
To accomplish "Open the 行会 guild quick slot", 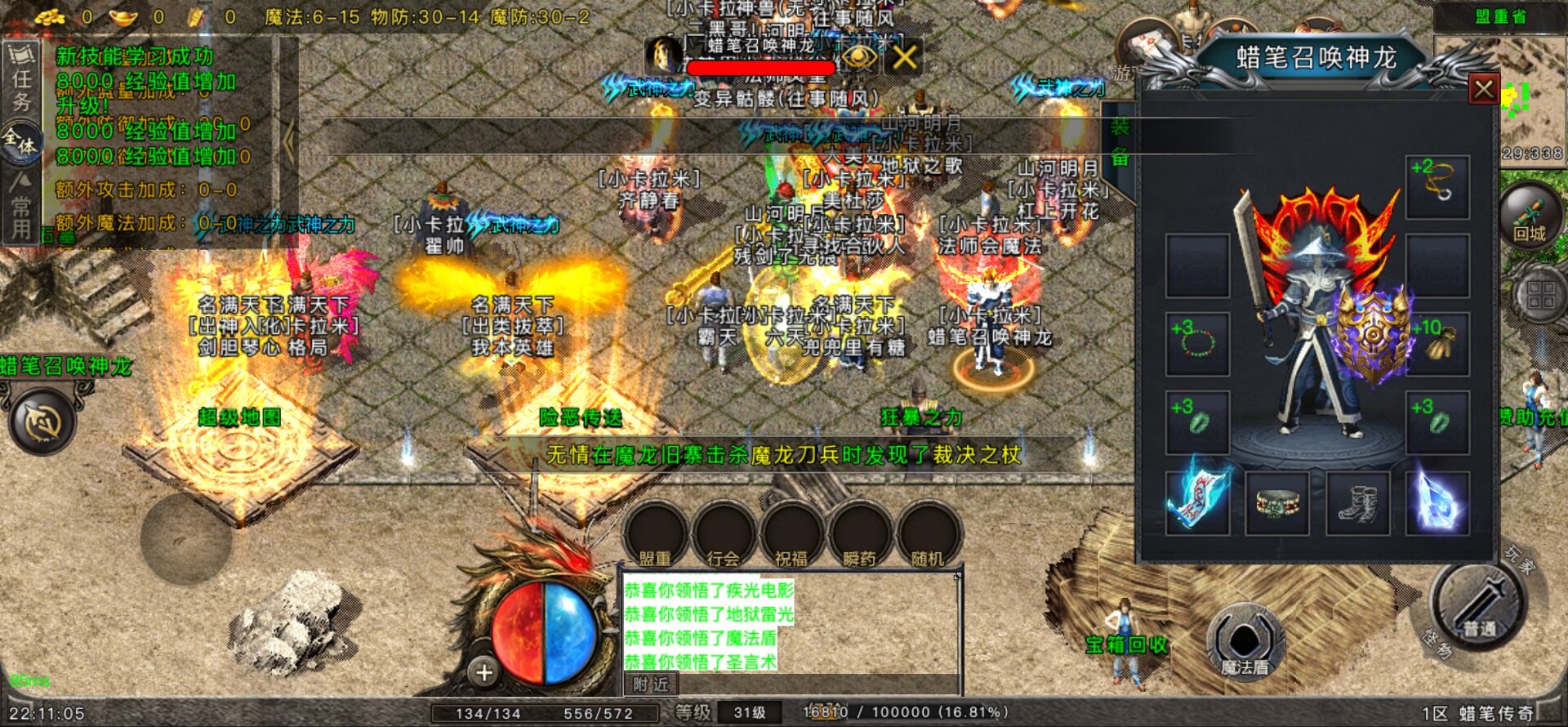I will click(723, 536).
